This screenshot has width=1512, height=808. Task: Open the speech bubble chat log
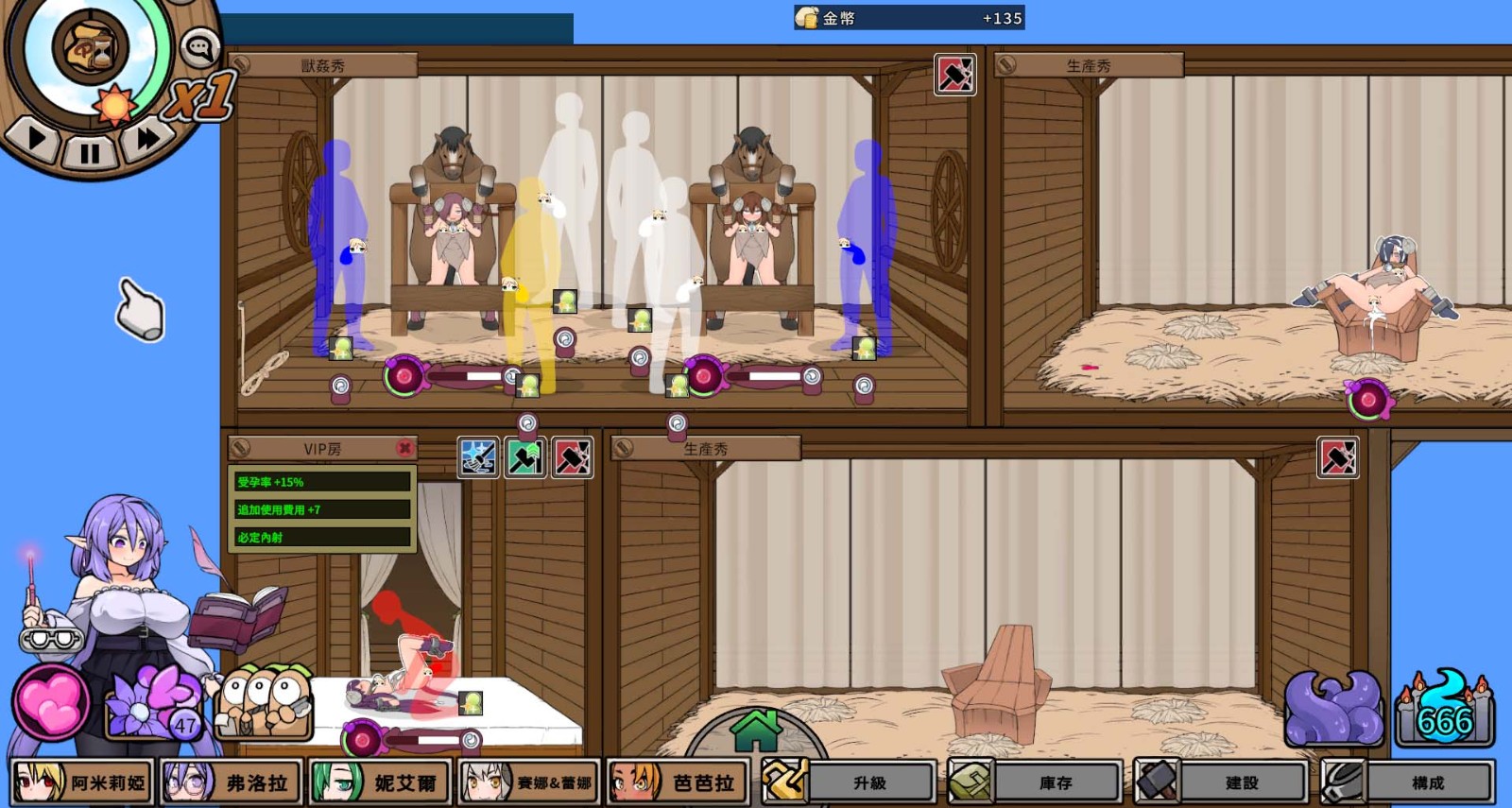[x=199, y=47]
